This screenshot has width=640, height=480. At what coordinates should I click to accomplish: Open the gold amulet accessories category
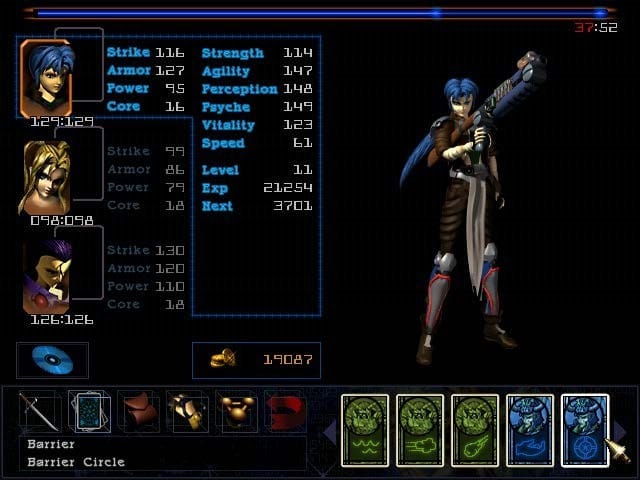pyautogui.click(x=237, y=412)
